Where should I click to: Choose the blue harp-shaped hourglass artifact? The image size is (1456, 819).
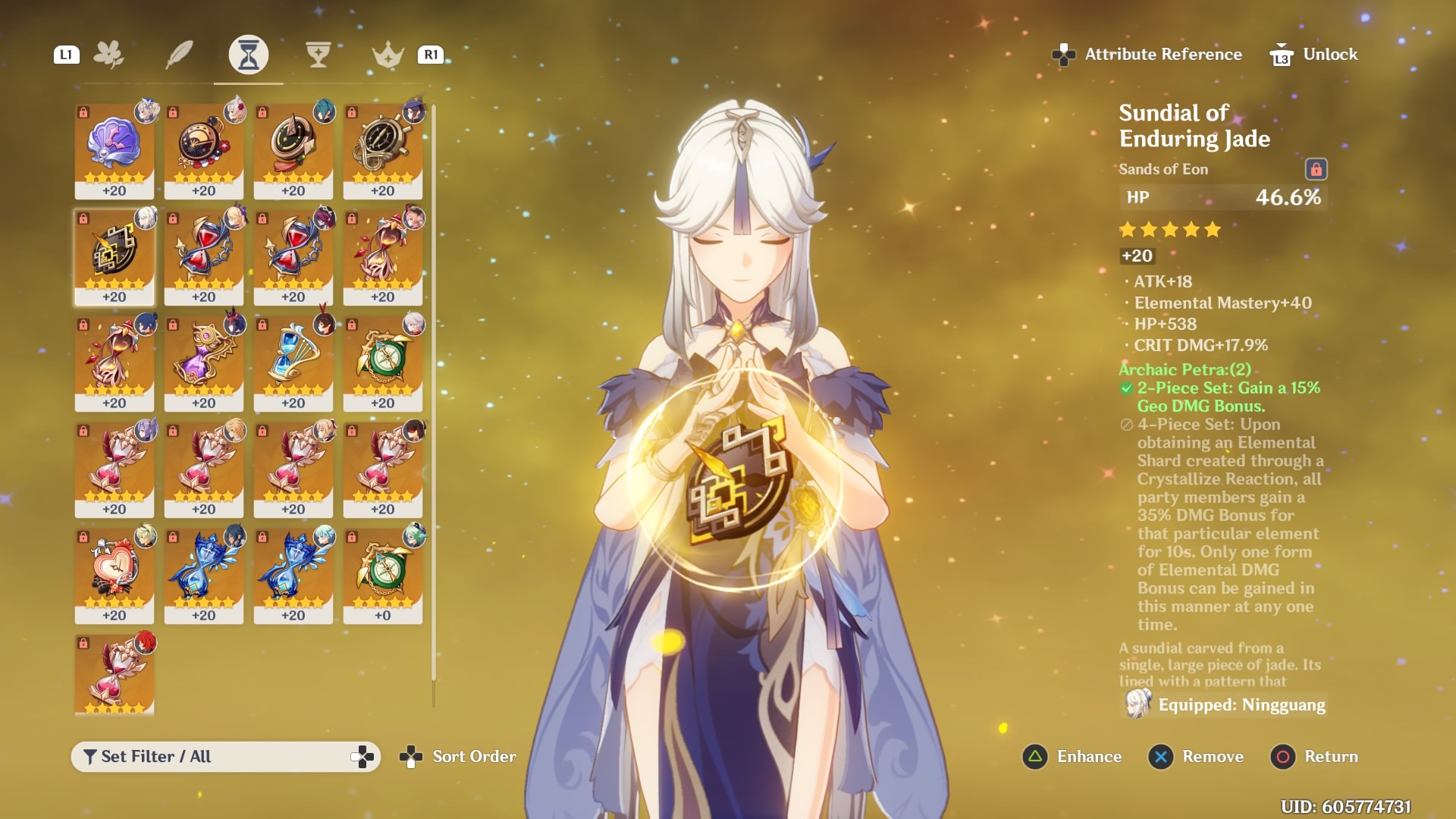pos(293,362)
